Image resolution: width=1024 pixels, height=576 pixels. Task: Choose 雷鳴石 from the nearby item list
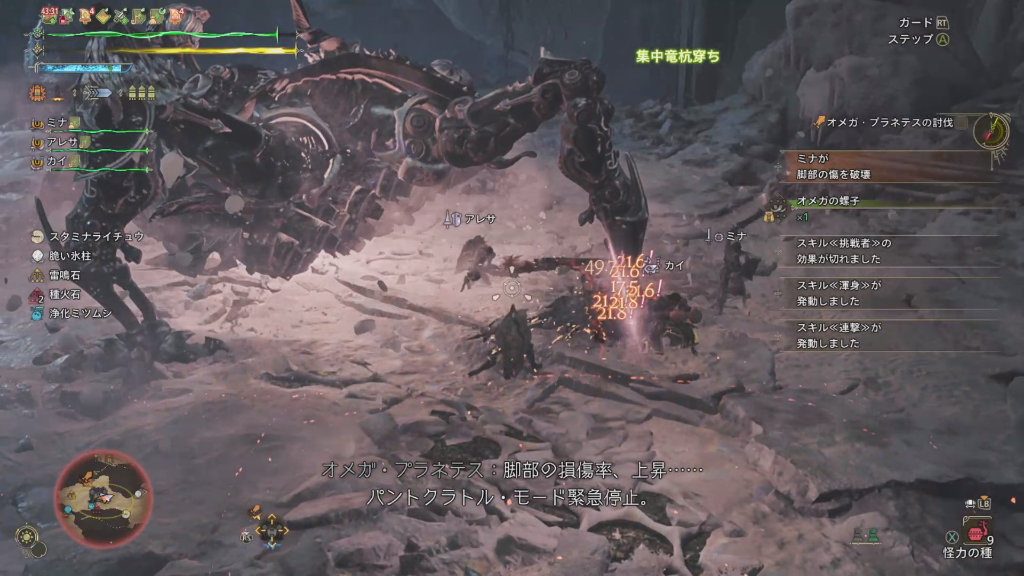(63, 275)
